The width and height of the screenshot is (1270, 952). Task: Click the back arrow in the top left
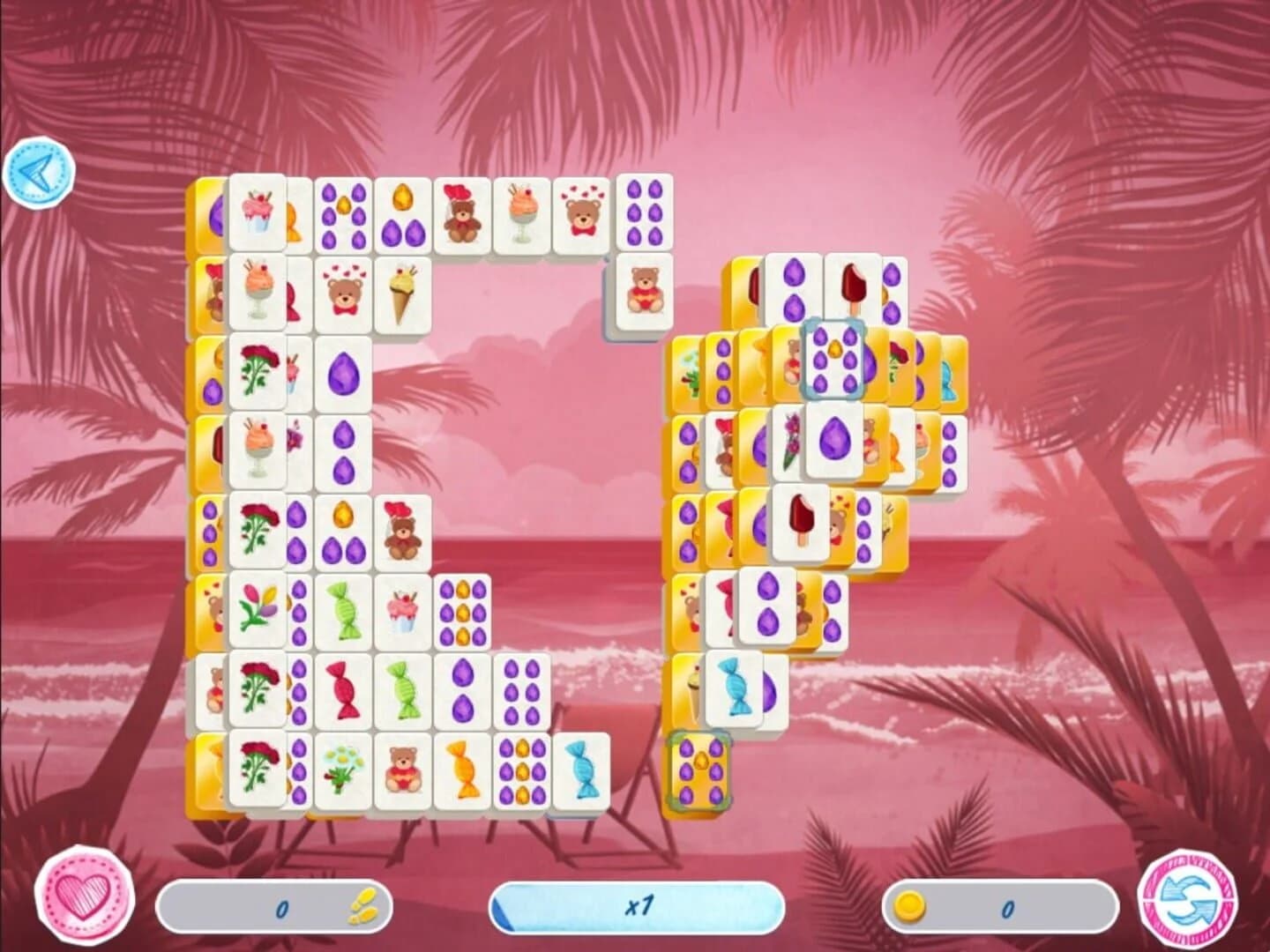40,172
